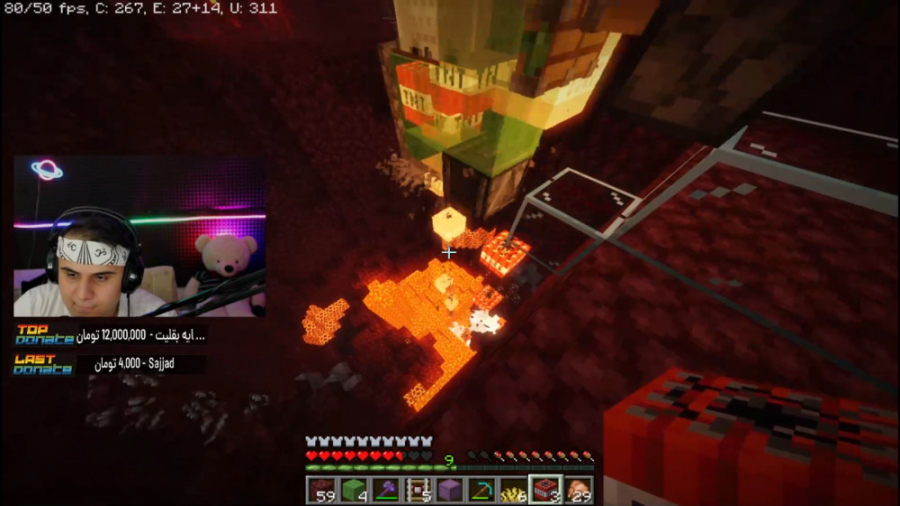Click the streamer webcam overlay
900x506 pixels.
tap(139, 236)
